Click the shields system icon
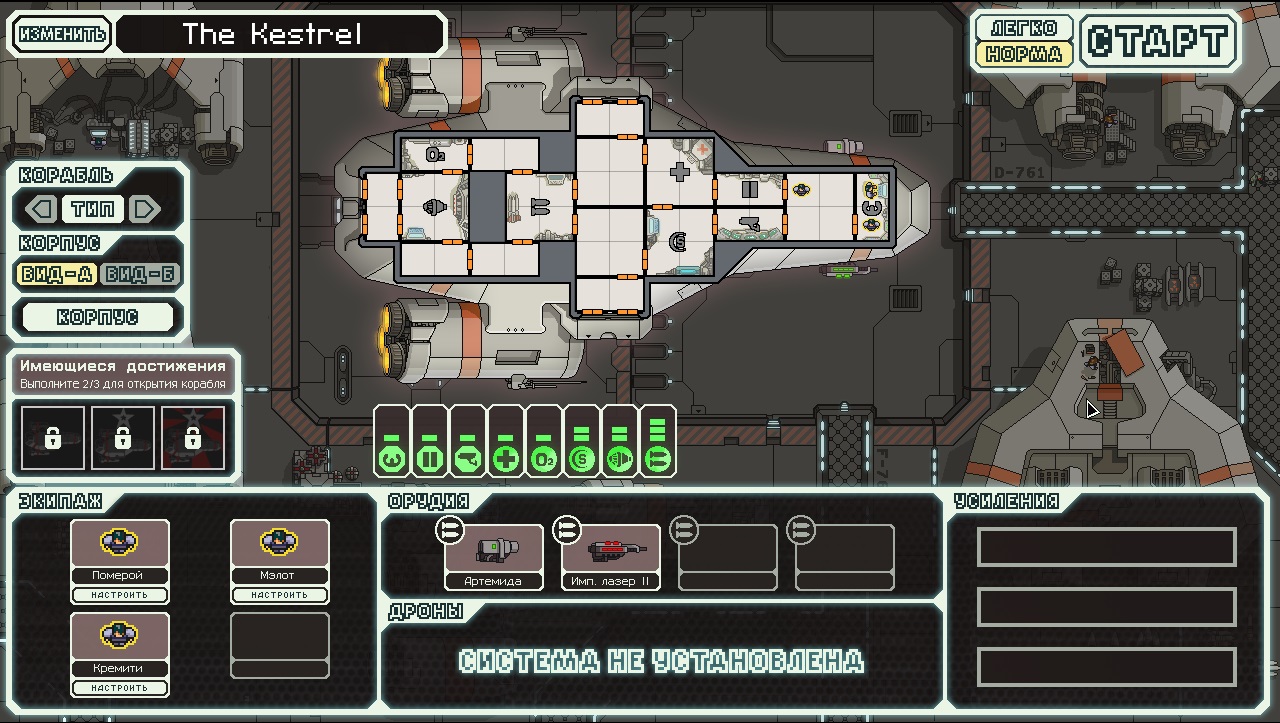The width and height of the screenshot is (1280, 723). [582, 458]
